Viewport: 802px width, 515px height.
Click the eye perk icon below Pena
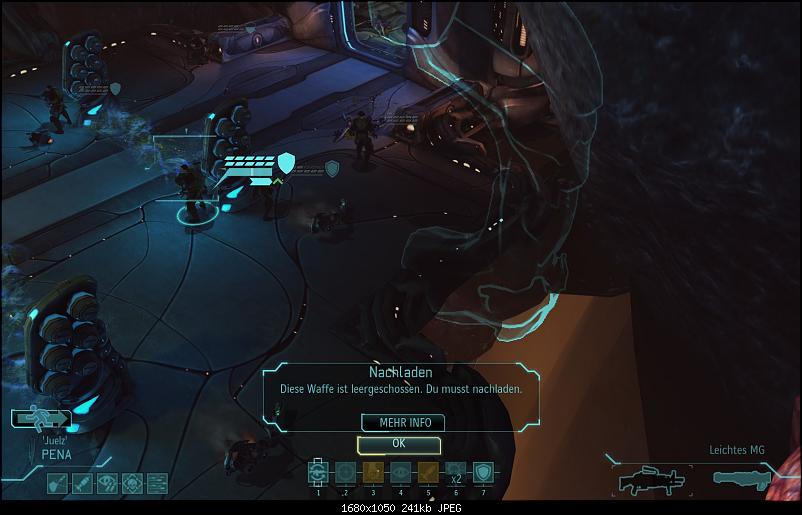106,483
